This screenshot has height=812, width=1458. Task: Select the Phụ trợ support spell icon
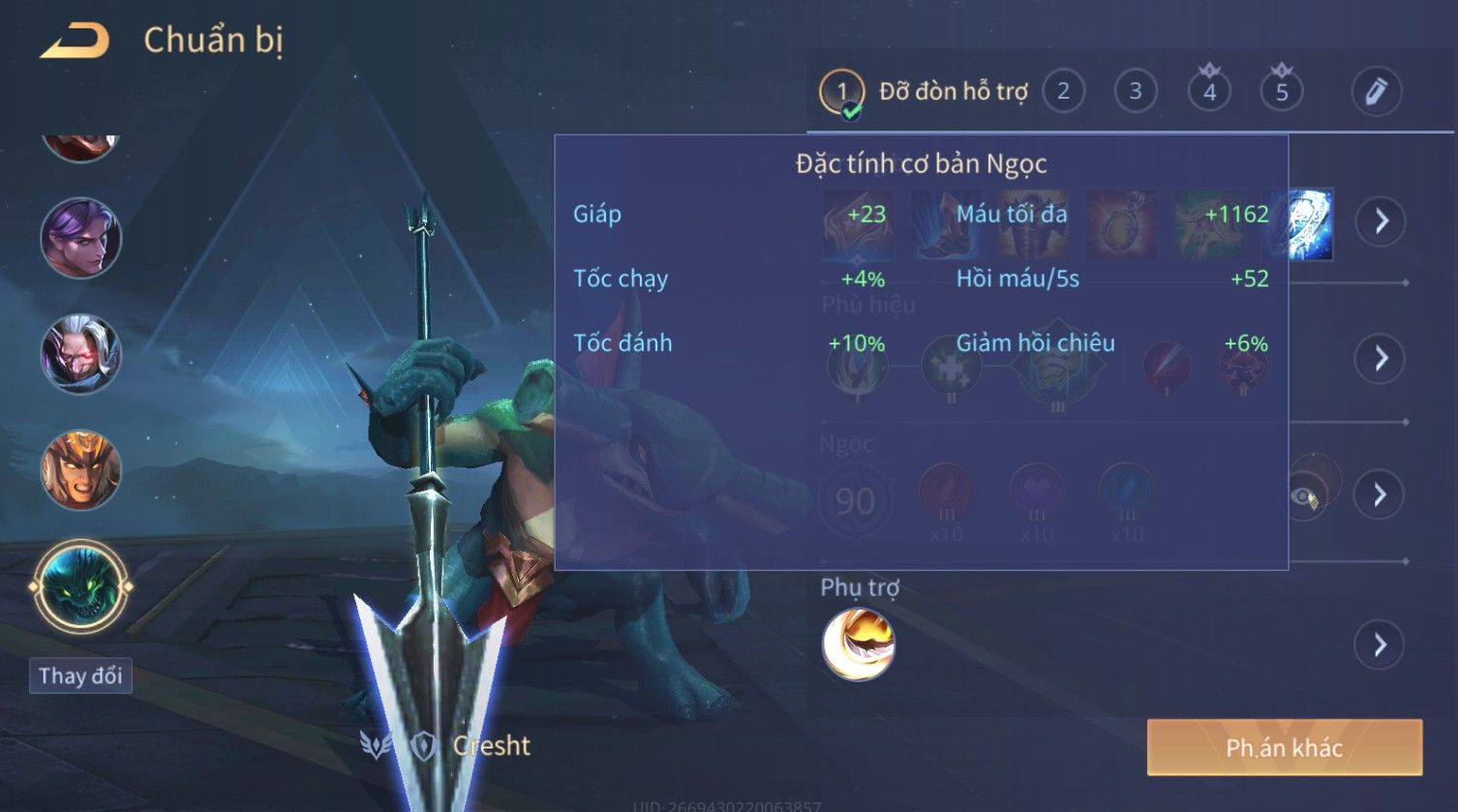click(x=859, y=645)
